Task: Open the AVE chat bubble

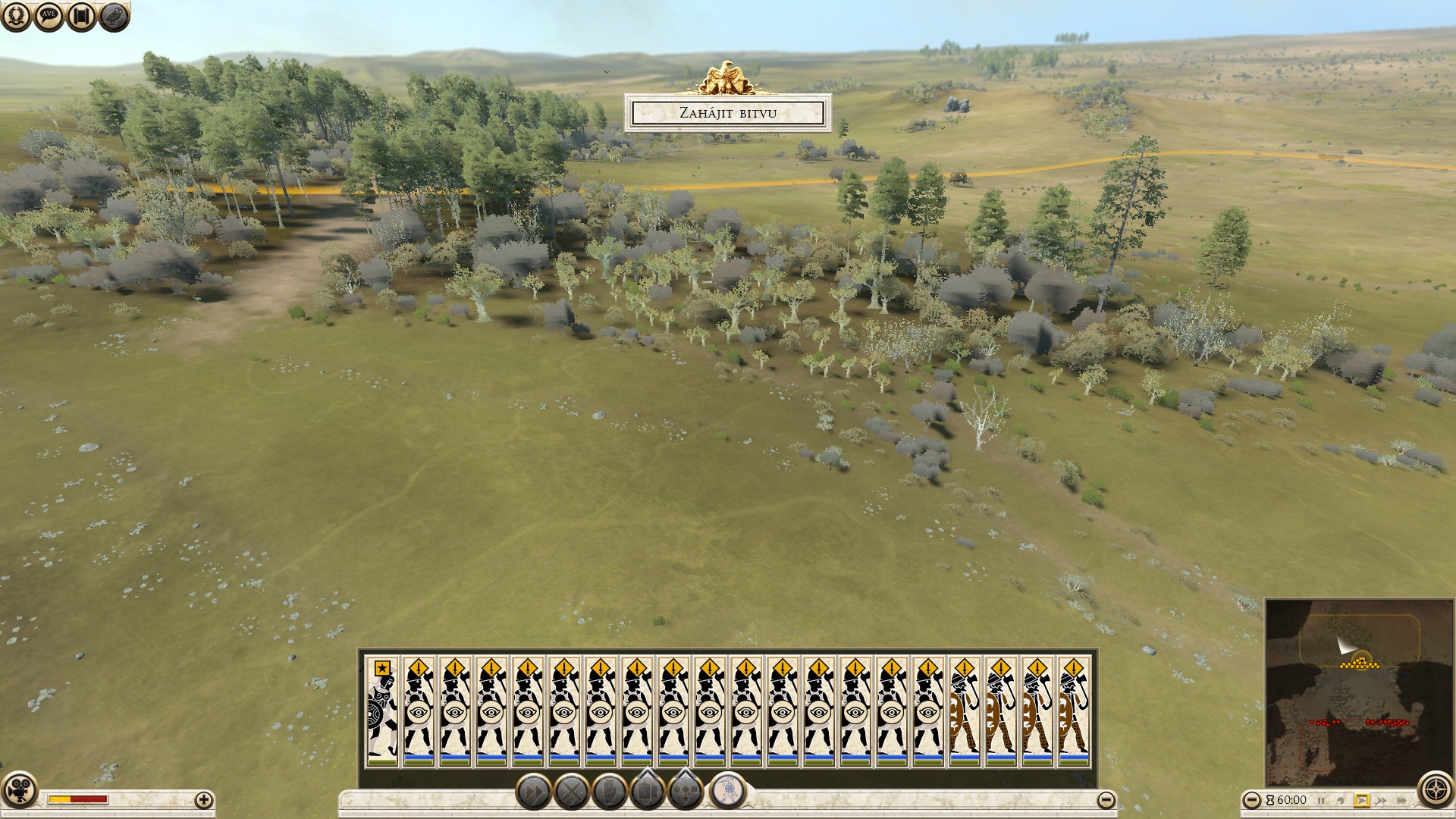Action: click(x=49, y=15)
